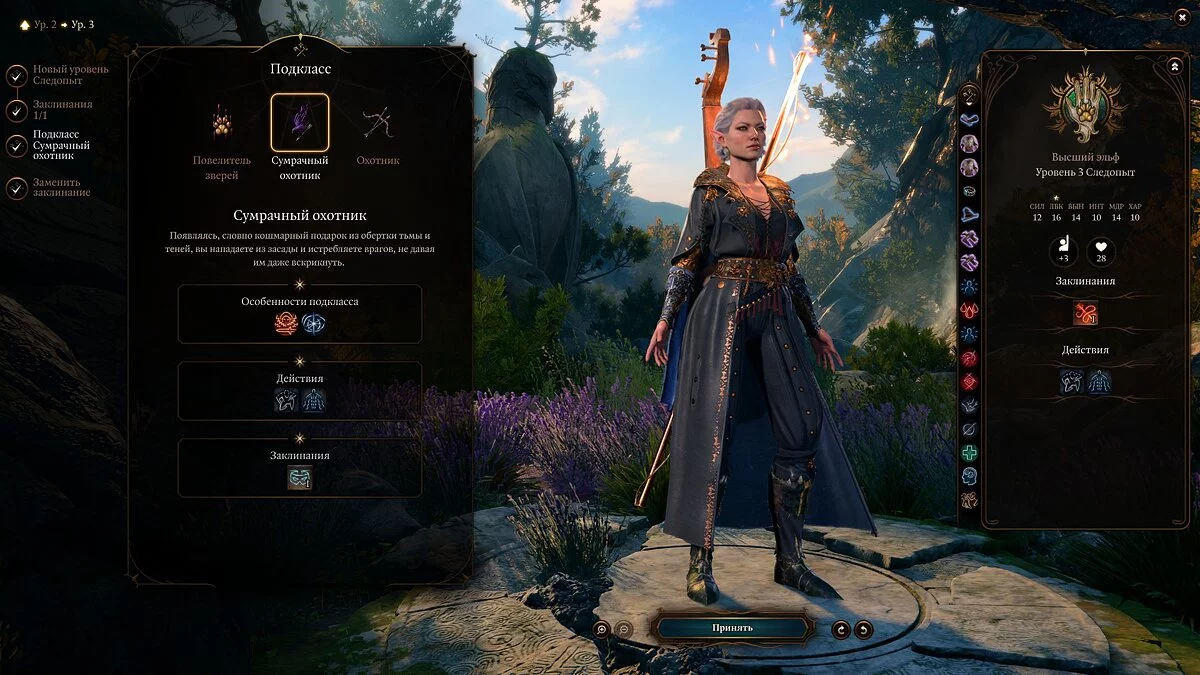This screenshot has width=1200, height=675.
Task: Zoom in on the character preview
Action: [x=601, y=629]
